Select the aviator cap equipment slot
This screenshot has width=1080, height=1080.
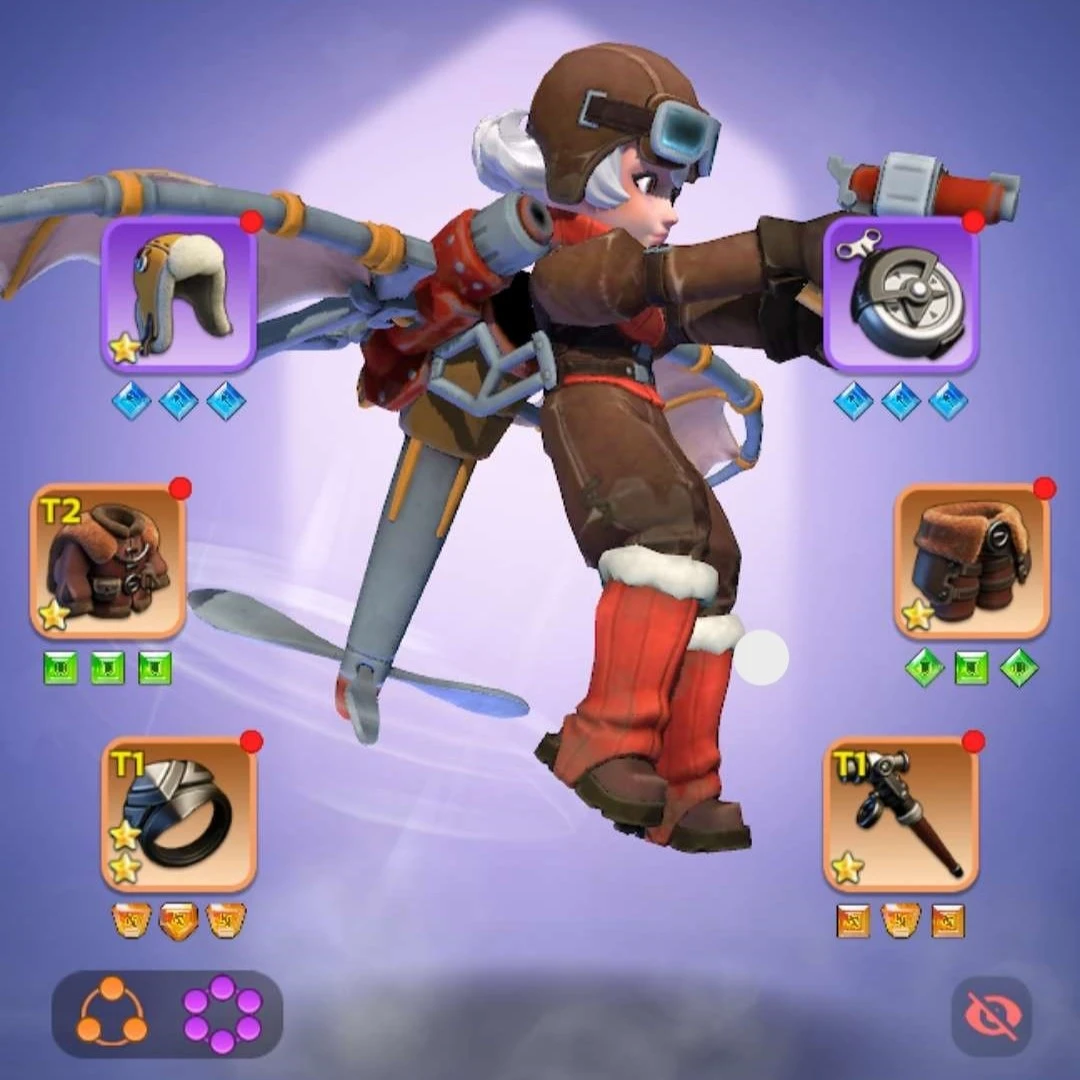coord(179,294)
